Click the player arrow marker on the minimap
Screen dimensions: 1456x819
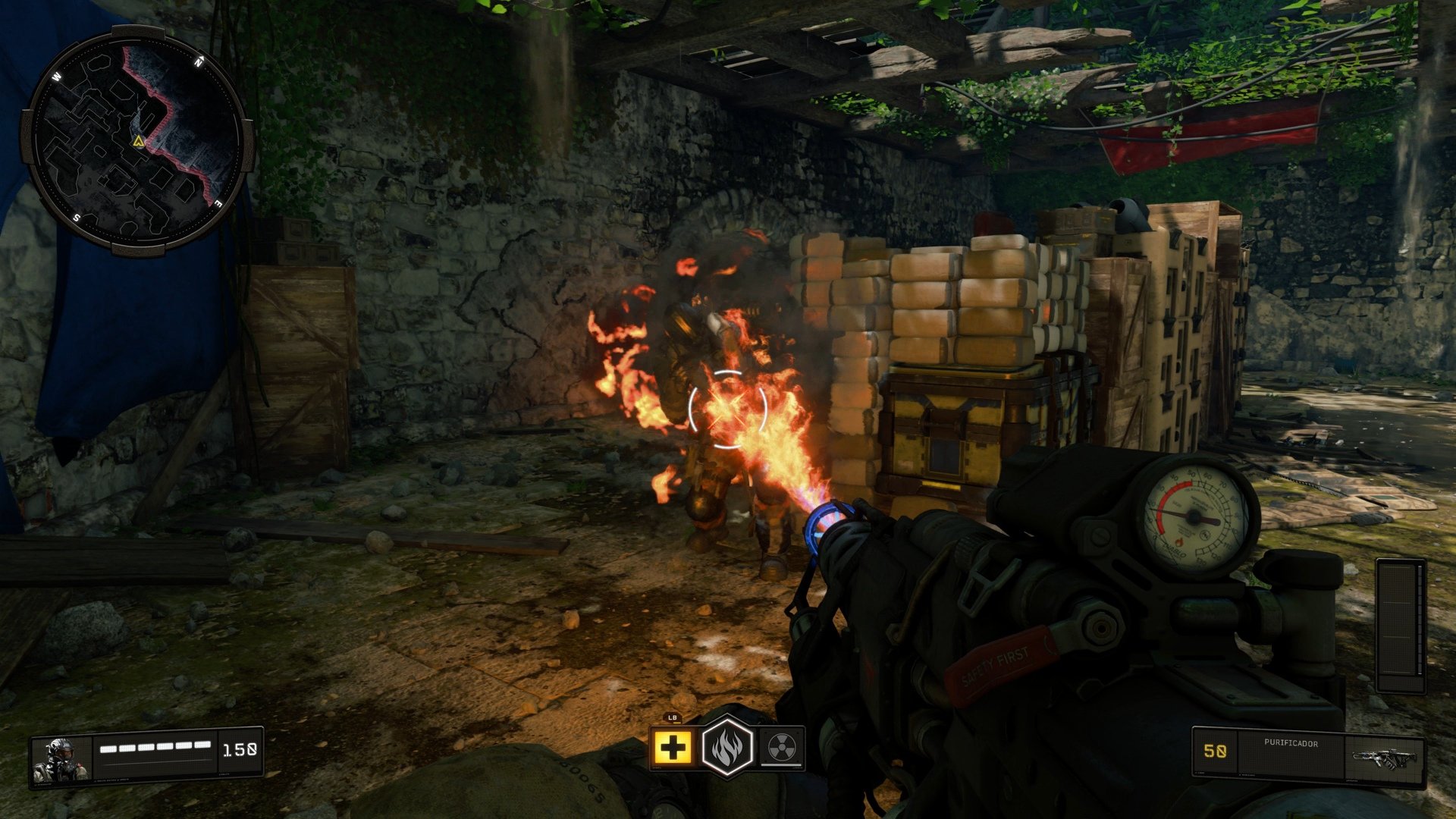point(137,141)
